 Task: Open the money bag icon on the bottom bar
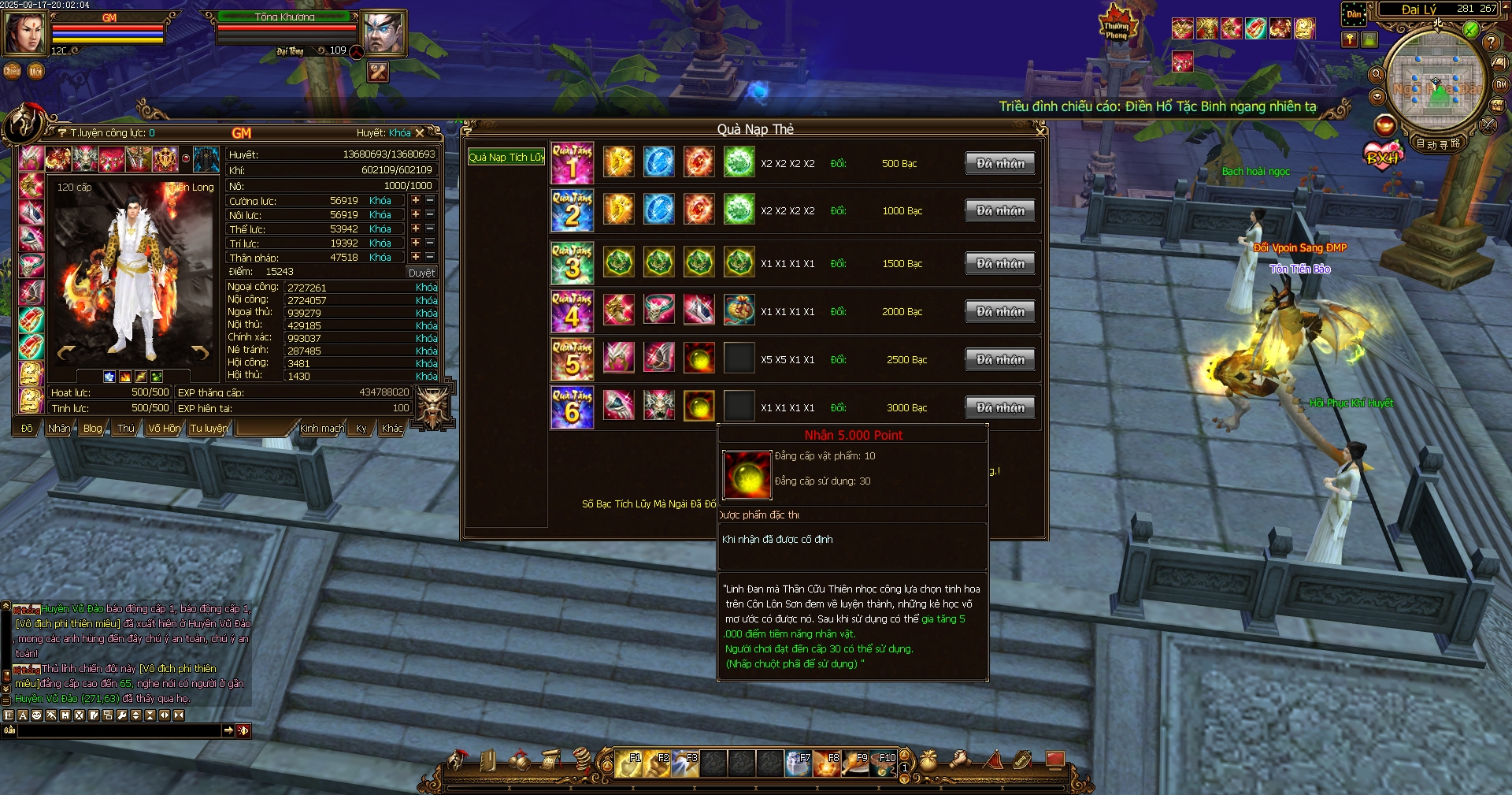pos(929,760)
